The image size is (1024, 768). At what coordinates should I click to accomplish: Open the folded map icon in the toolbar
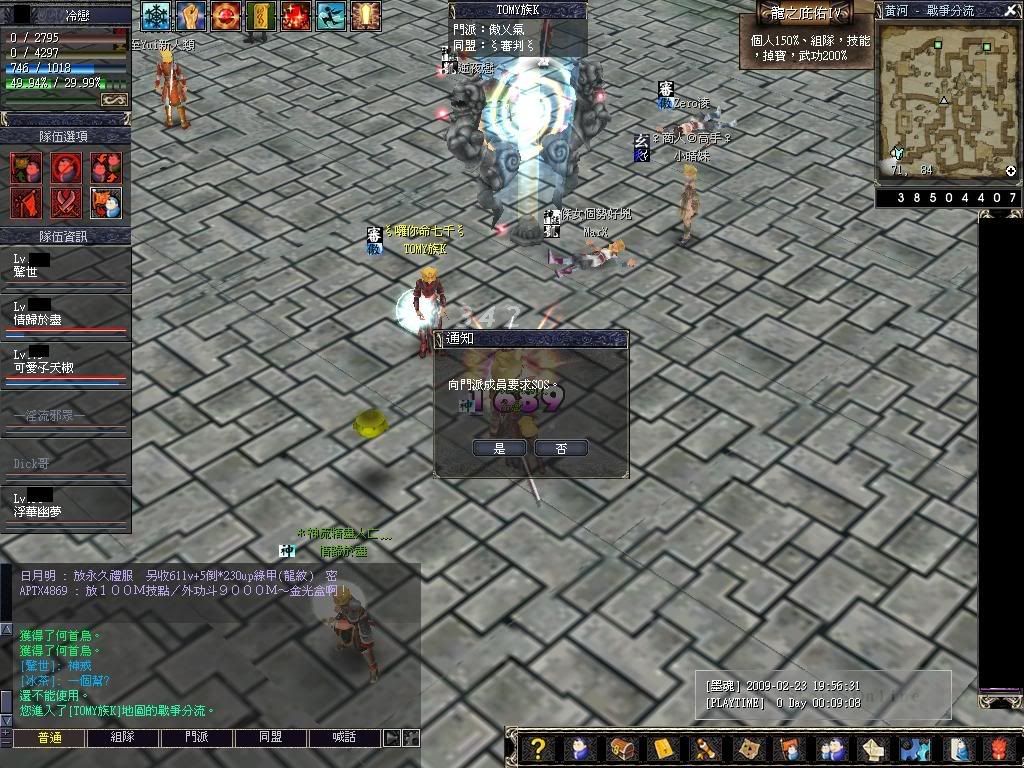click(x=746, y=748)
